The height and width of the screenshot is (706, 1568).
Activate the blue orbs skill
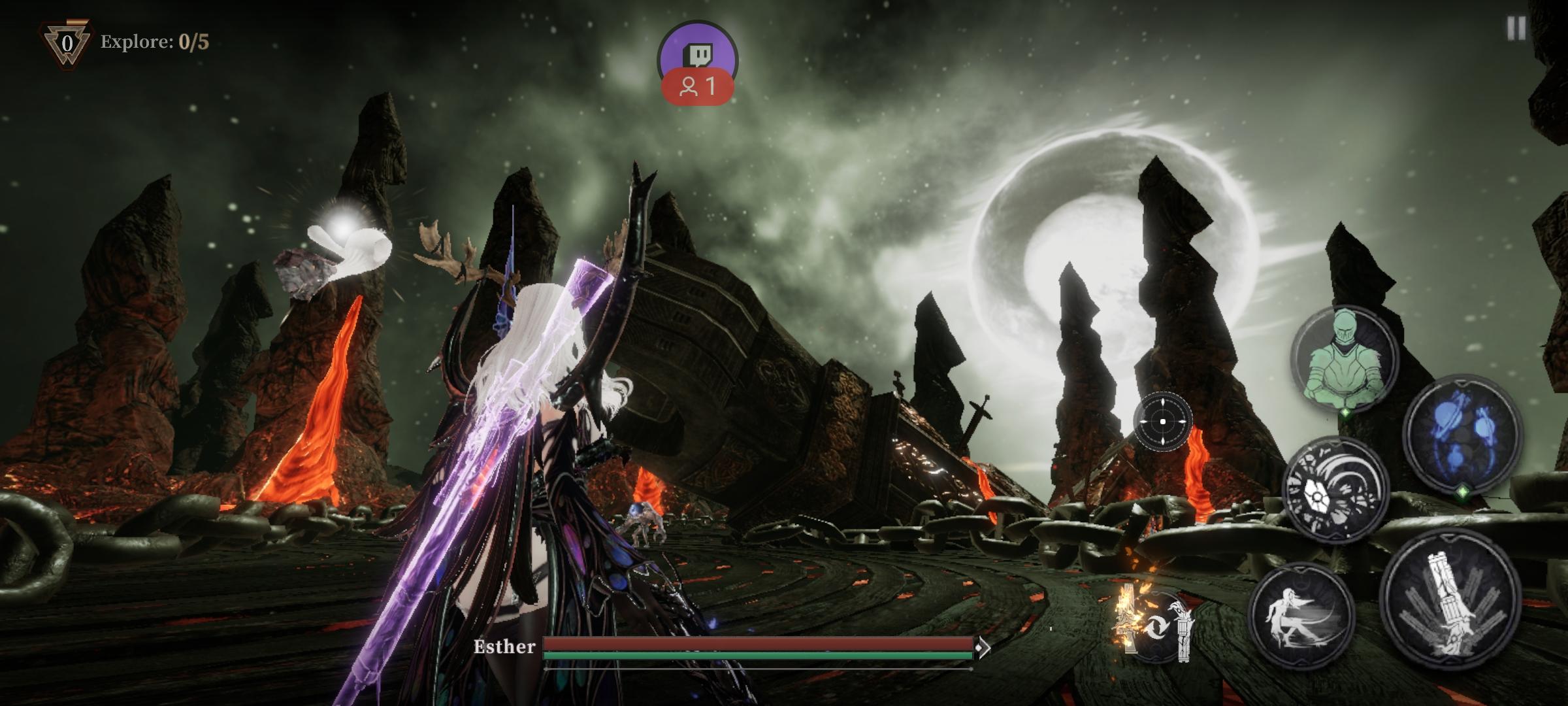pyautogui.click(x=1462, y=434)
